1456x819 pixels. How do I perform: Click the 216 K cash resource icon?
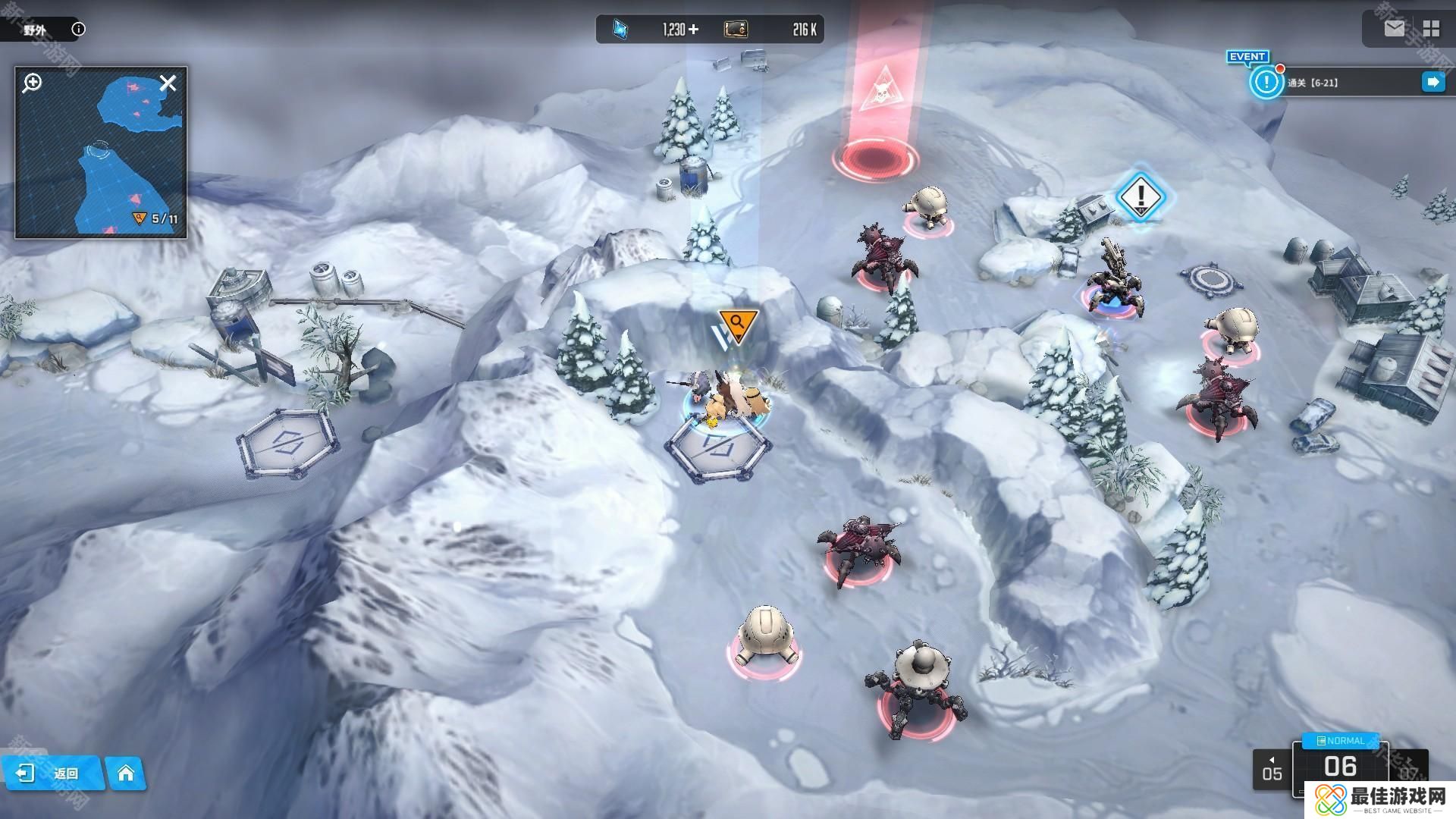736,30
